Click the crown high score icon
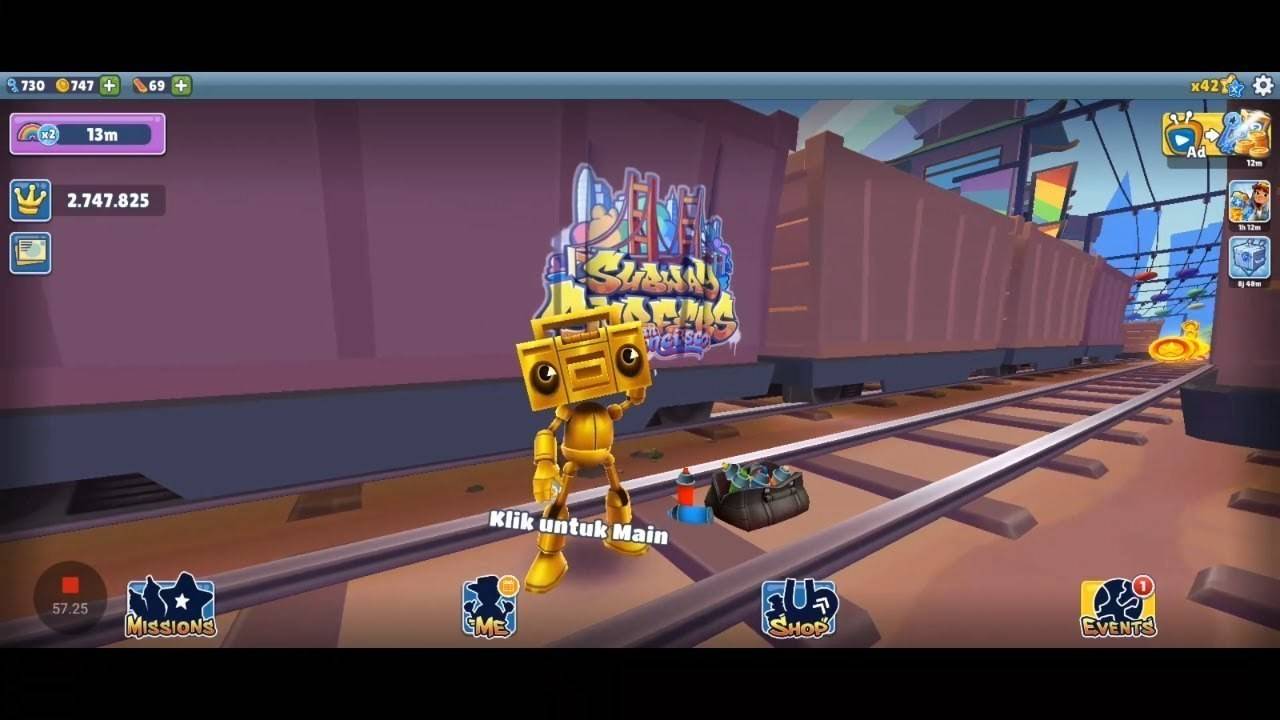1280x720 pixels. (x=28, y=200)
